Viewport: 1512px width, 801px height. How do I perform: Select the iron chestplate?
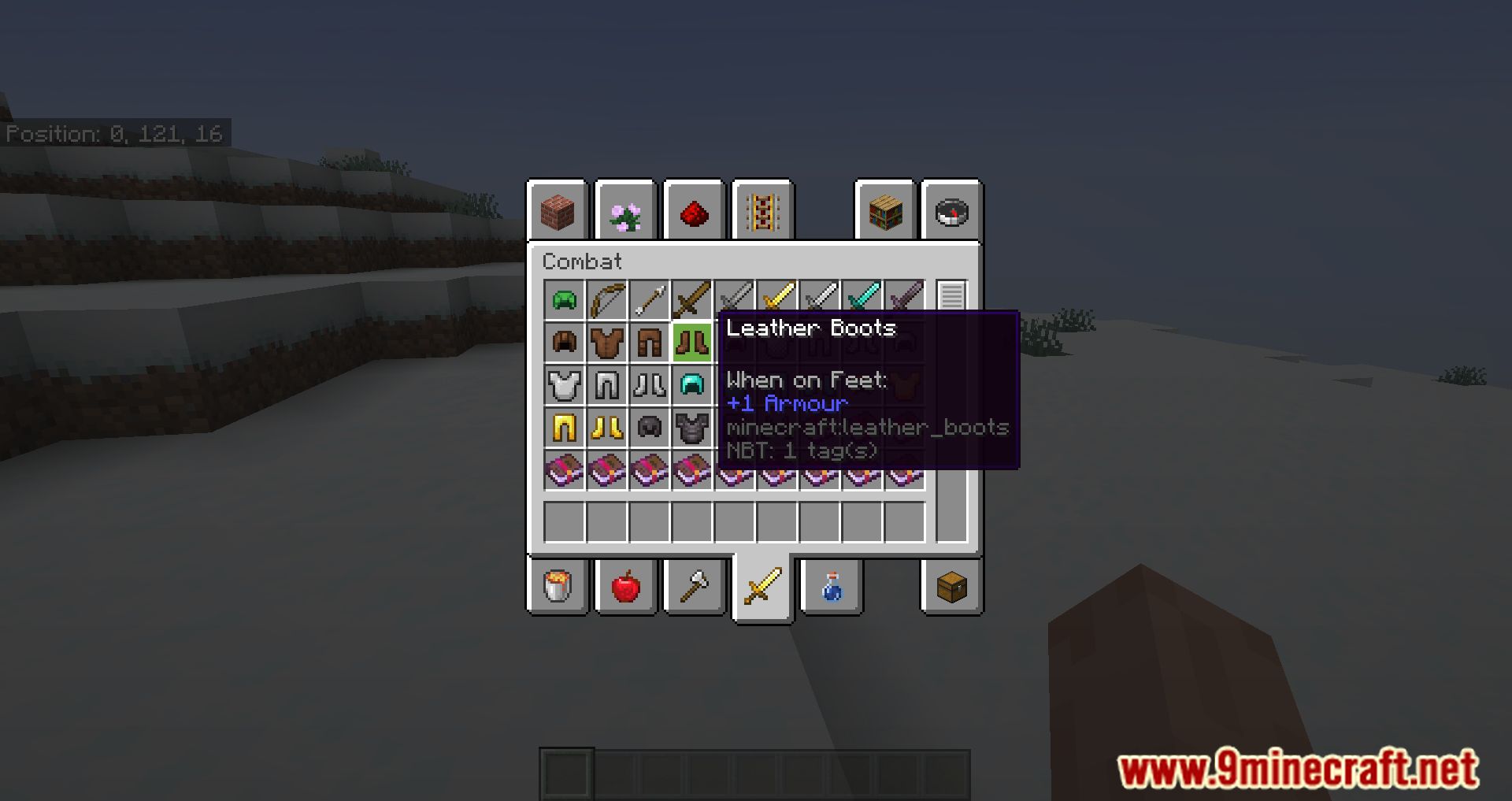[x=564, y=385]
